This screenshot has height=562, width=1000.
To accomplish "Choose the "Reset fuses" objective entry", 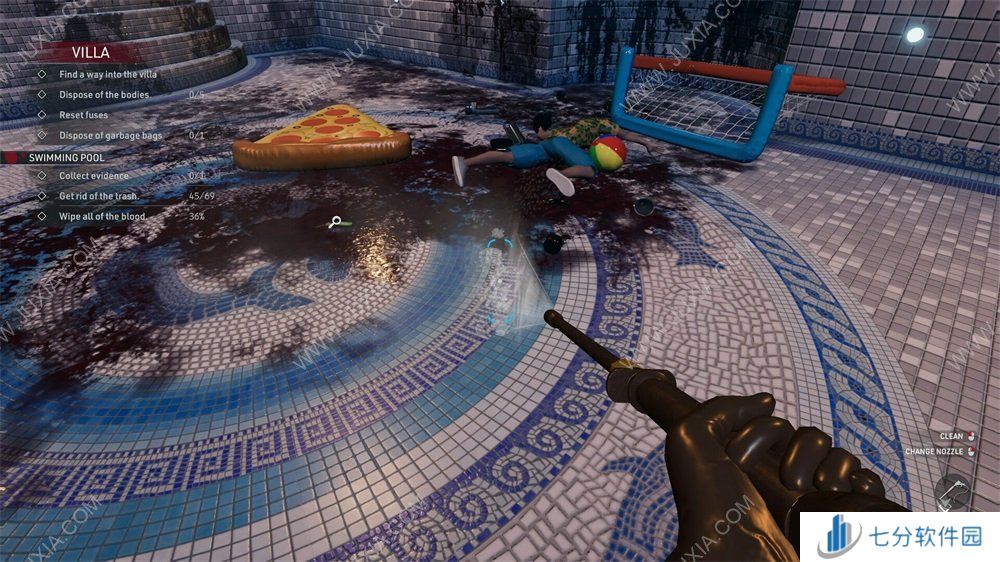I will pos(83,115).
